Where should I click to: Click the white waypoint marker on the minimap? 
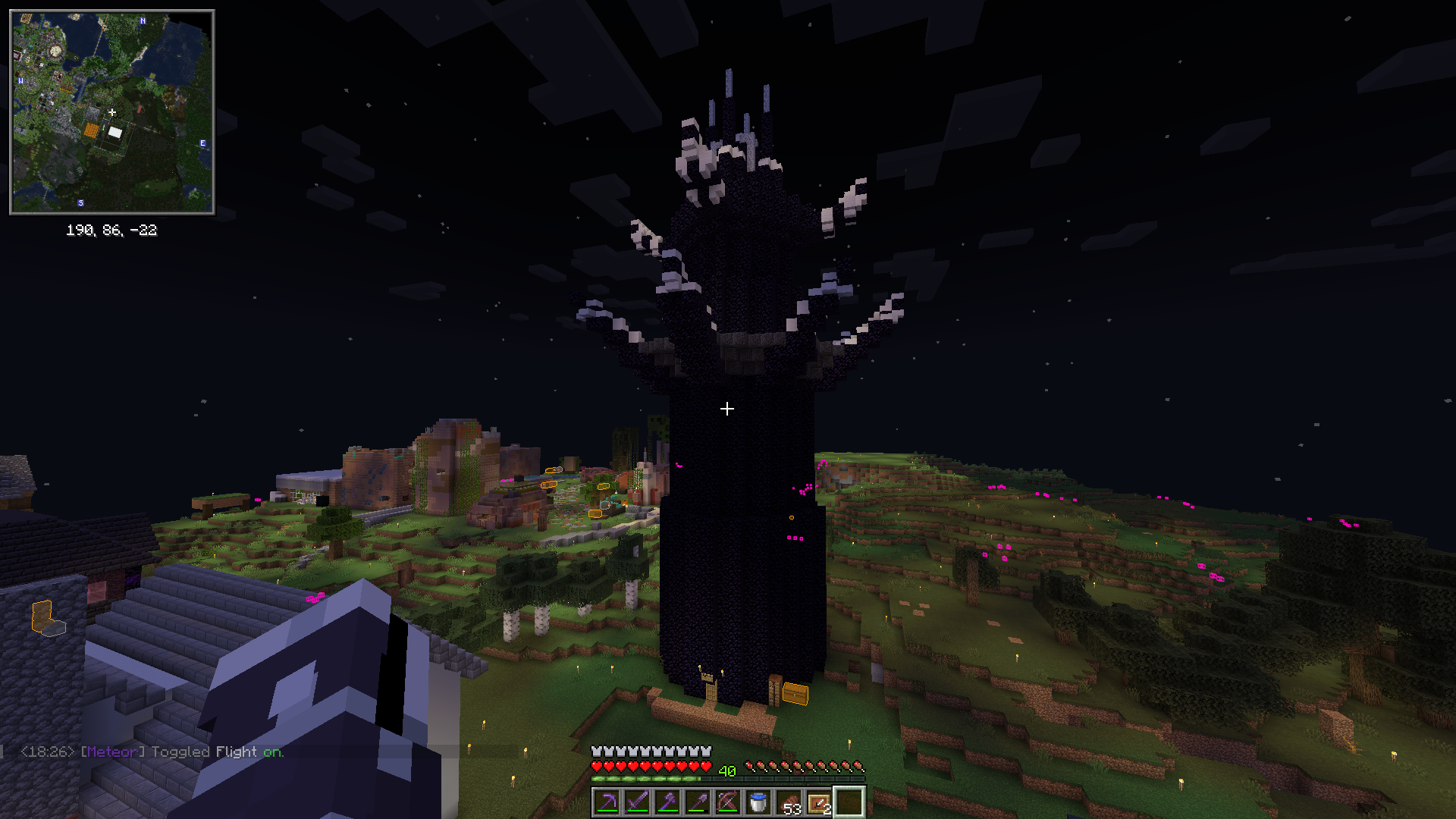coord(115,133)
